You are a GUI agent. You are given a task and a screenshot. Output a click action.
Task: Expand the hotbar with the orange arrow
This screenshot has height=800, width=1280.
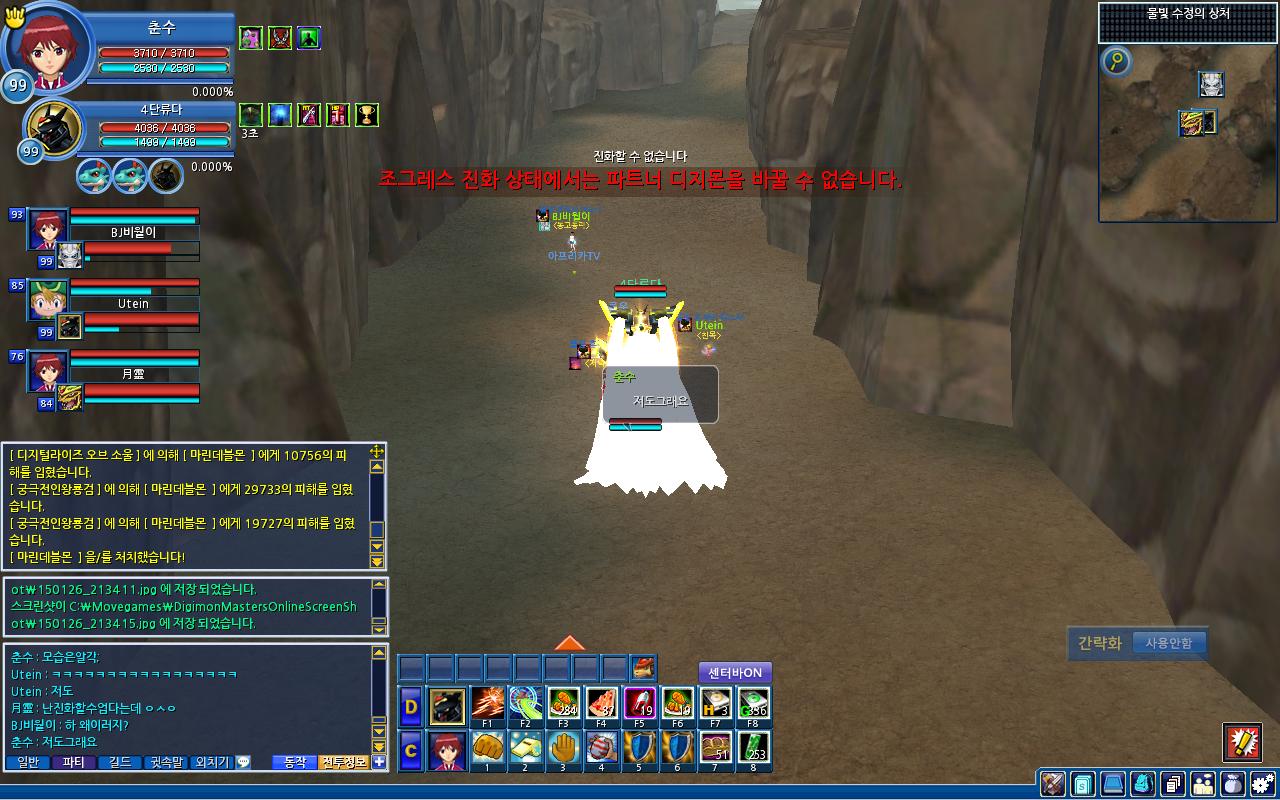(569, 643)
